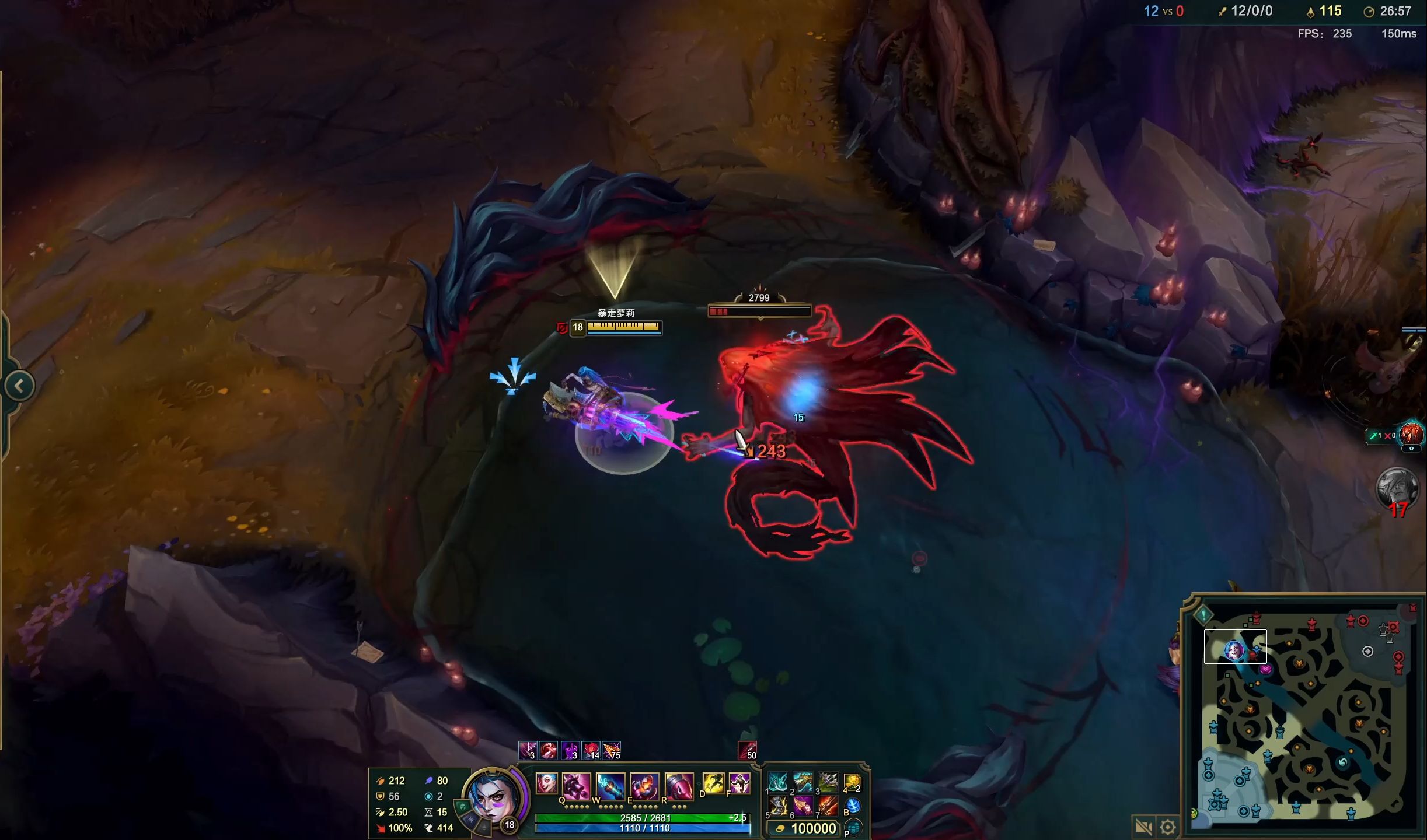Click the white view rectangle on the minimap
The width and height of the screenshot is (1427, 840).
(1236, 646)
